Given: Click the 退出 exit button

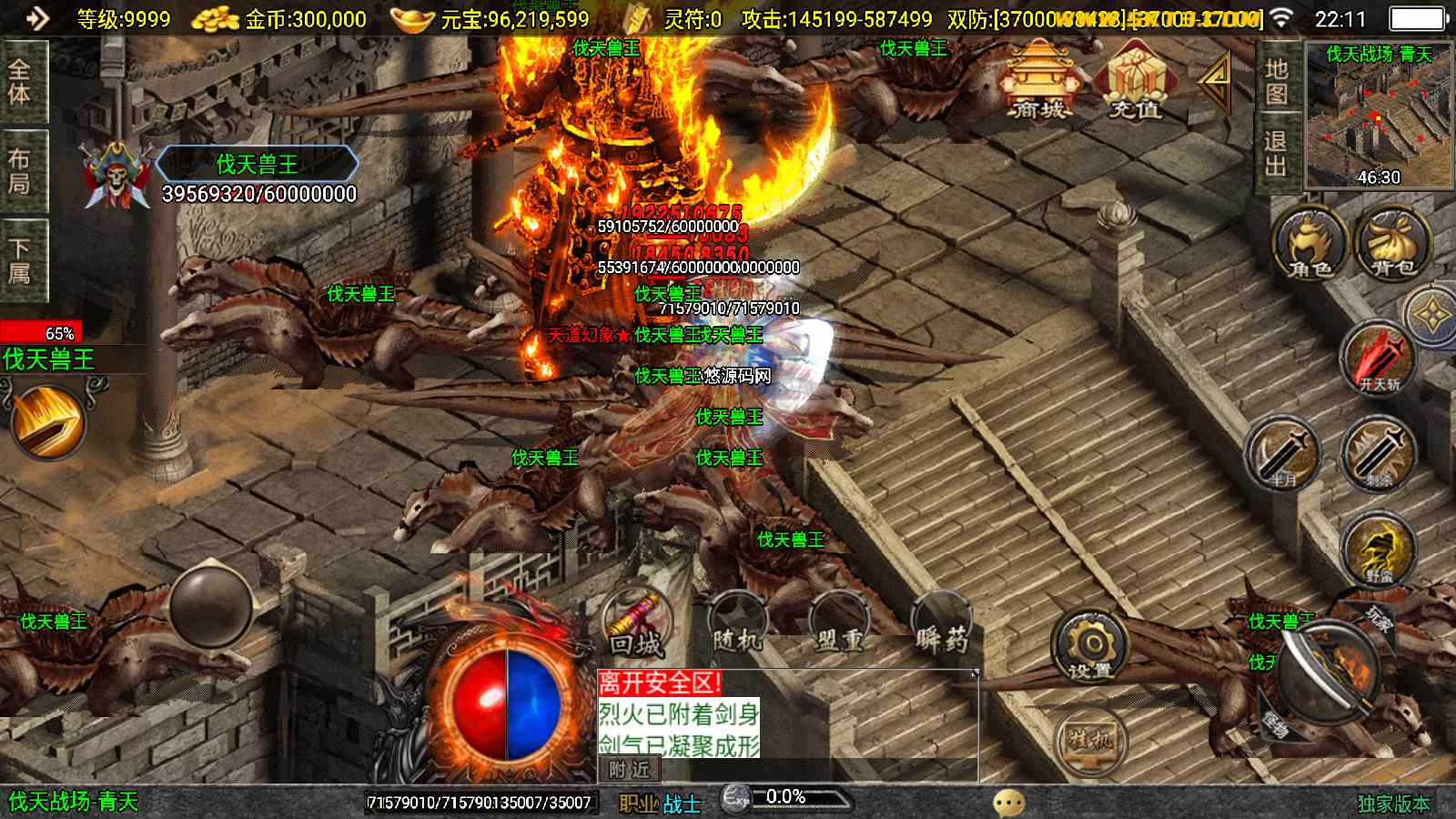Looking at the screenshot, I should tap(1276, 153).
